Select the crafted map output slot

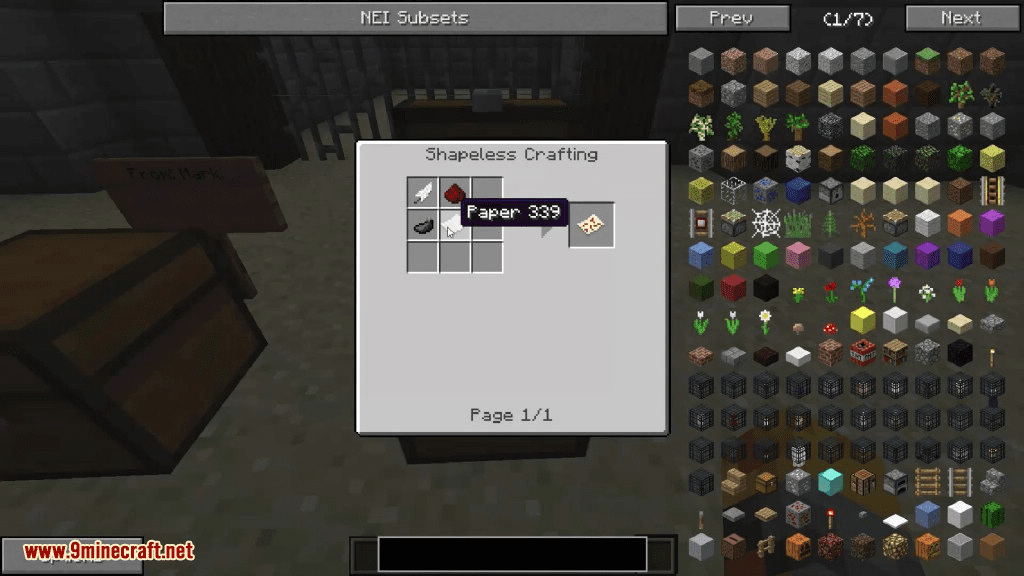pyautogui.click(x=591, y=225)
